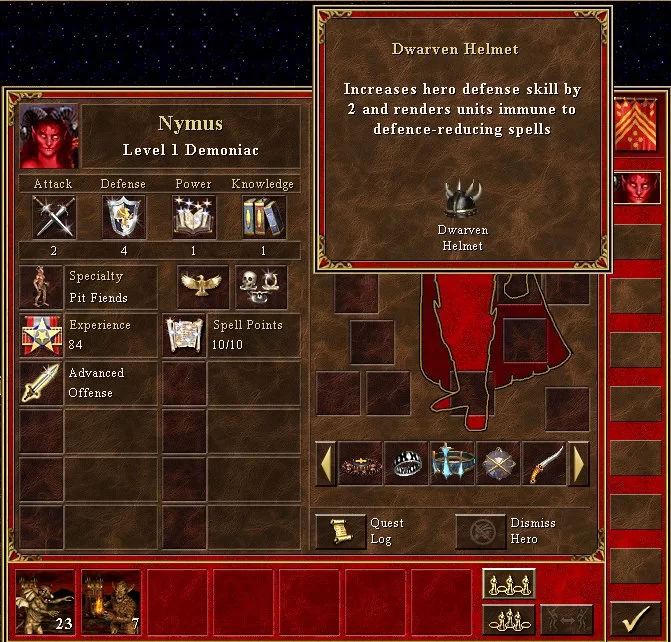Viewport: 671px width, 642px height.
Task: Show next backpack items with right arrow
Action: [x=578, y=464]
